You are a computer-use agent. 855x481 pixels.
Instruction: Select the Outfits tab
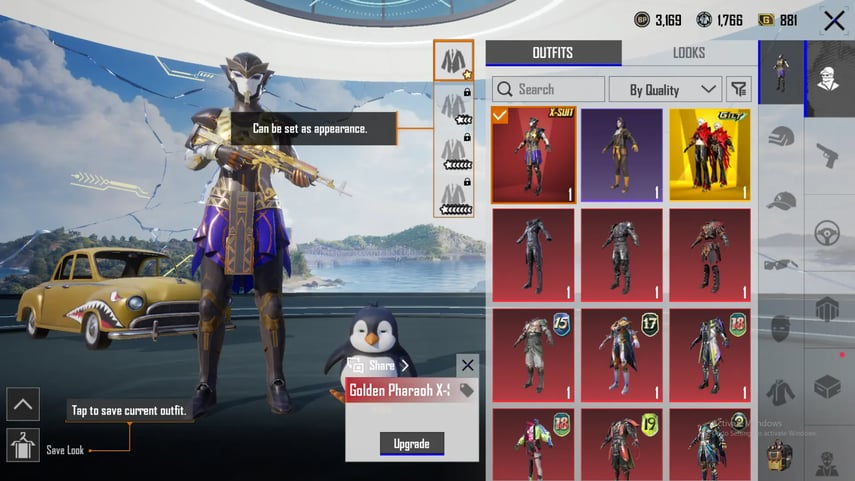(553, 53)
